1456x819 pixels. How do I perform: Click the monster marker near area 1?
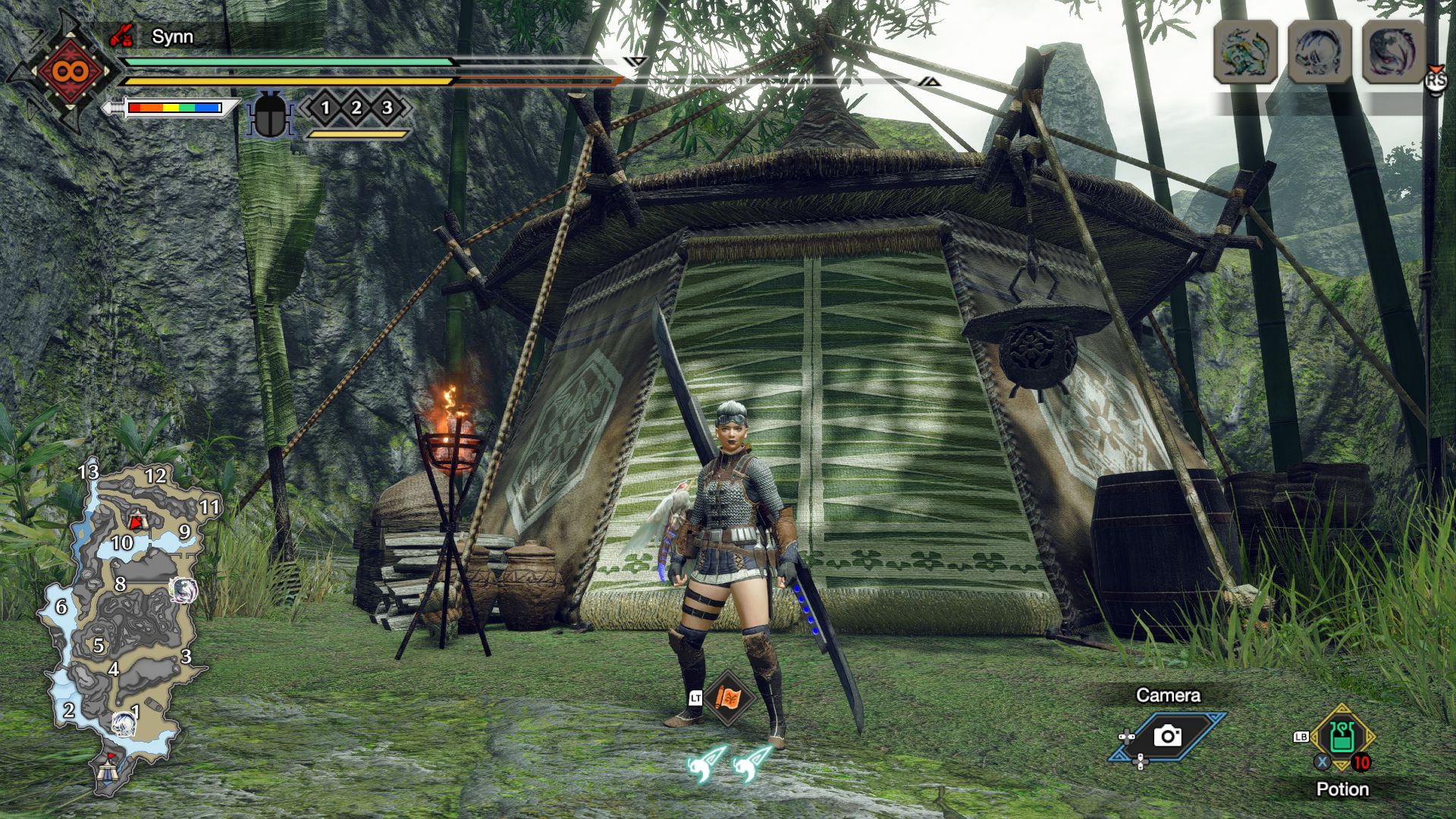tap(124, 723)
